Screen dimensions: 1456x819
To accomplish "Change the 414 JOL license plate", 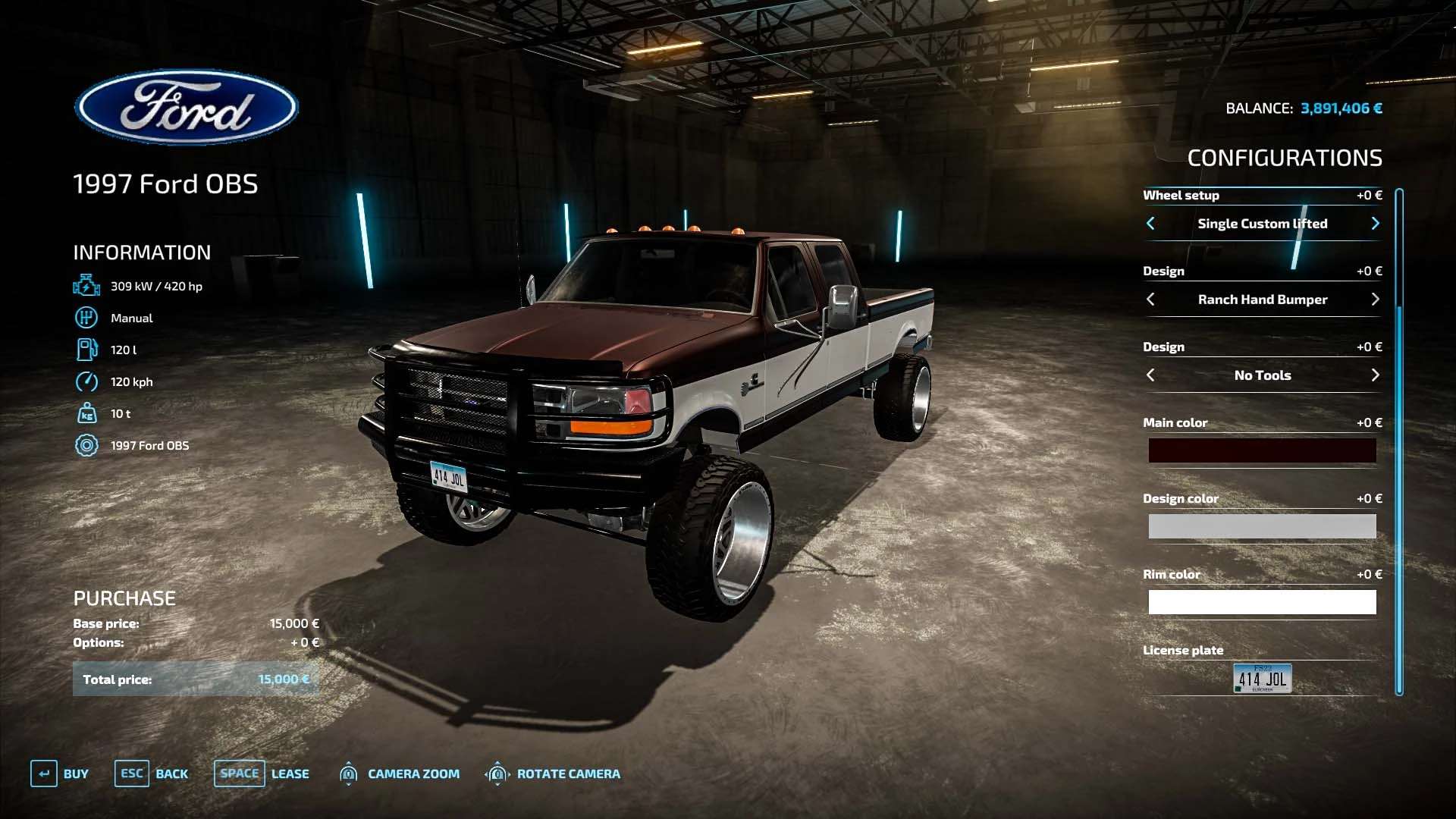I will pyautogui.click(x=1262, y=678).
